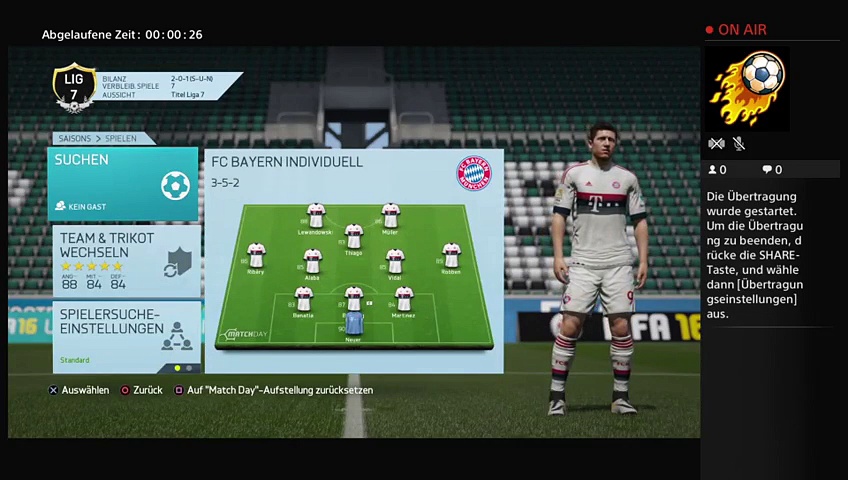This screenshot has width=848, height=480.
Task: Choose Vidal in the formation
Action: (395, 261)
